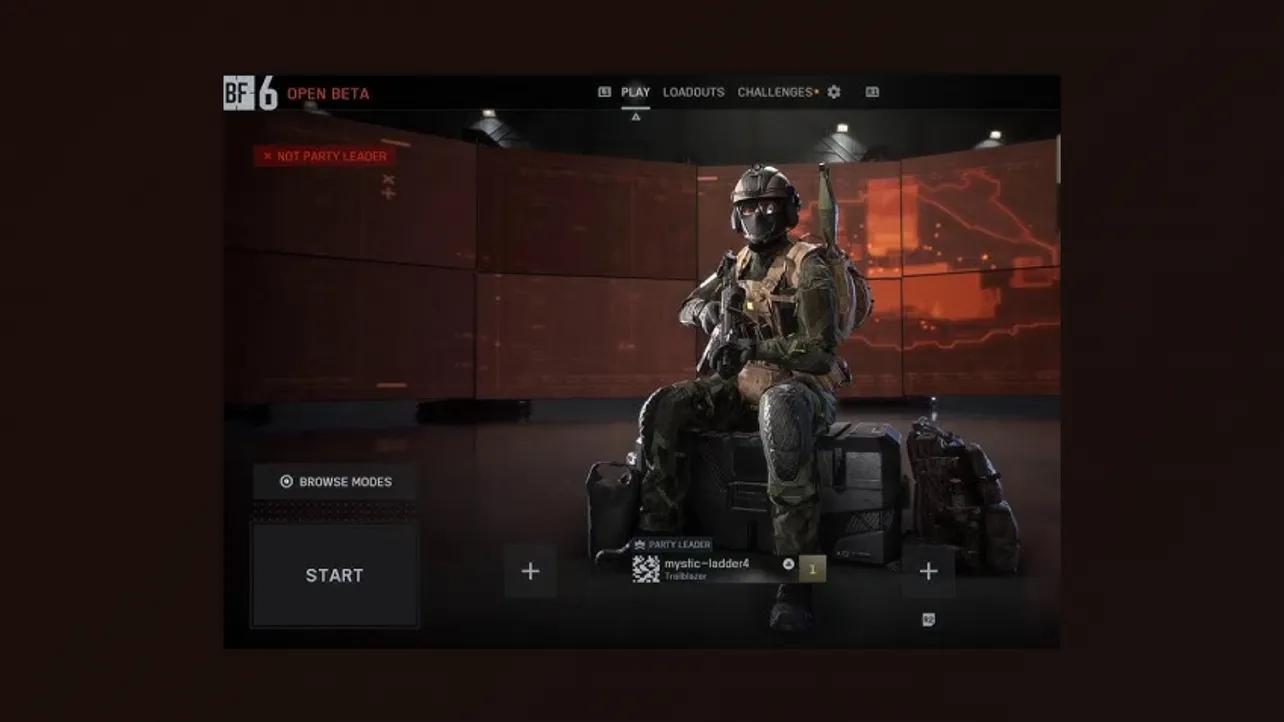
Task: Click the right plus to invite a friend
Action: click(x=928, y=570)
